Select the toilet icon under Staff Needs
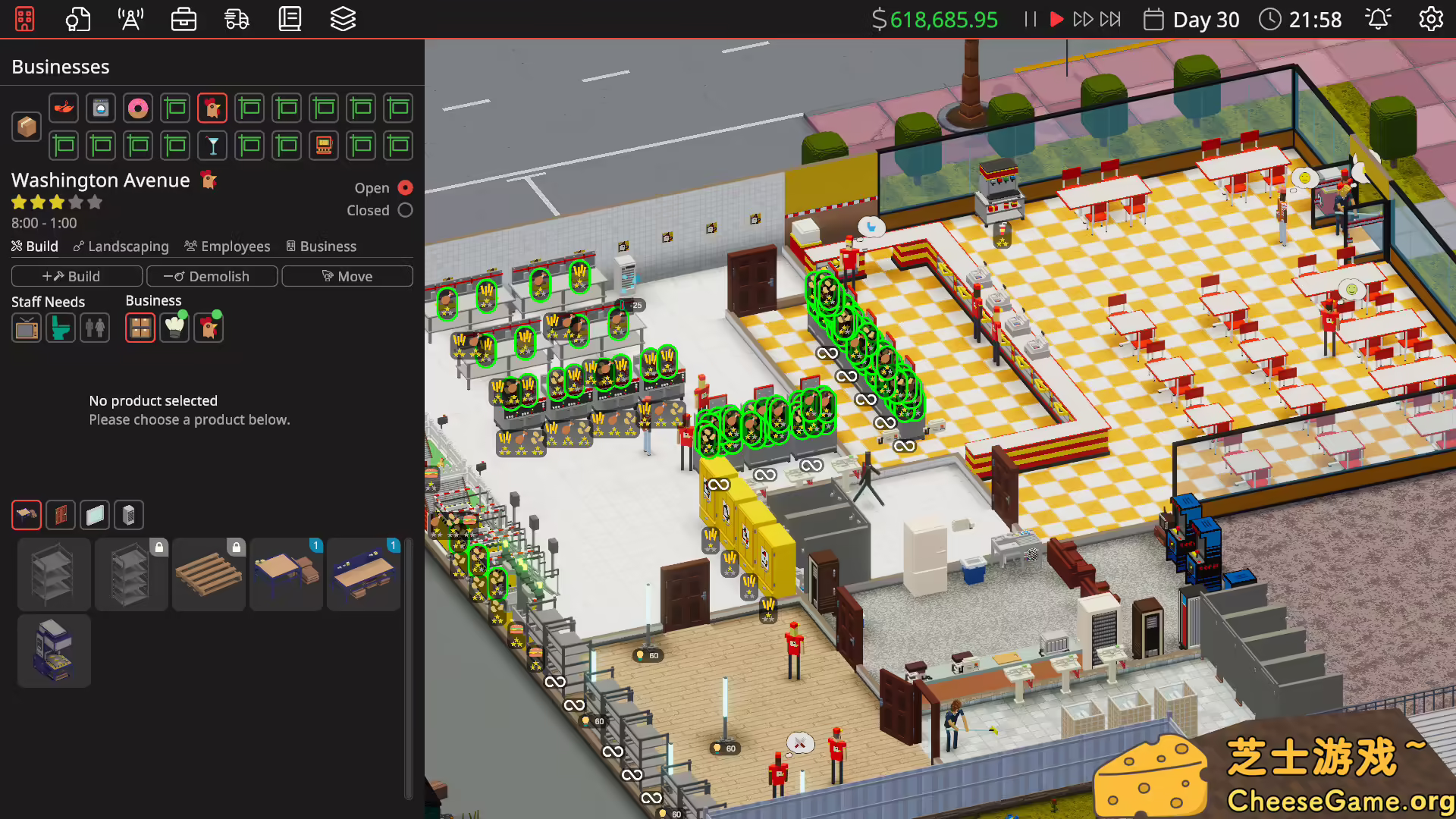1456x819 pixels. coord(61,328)
